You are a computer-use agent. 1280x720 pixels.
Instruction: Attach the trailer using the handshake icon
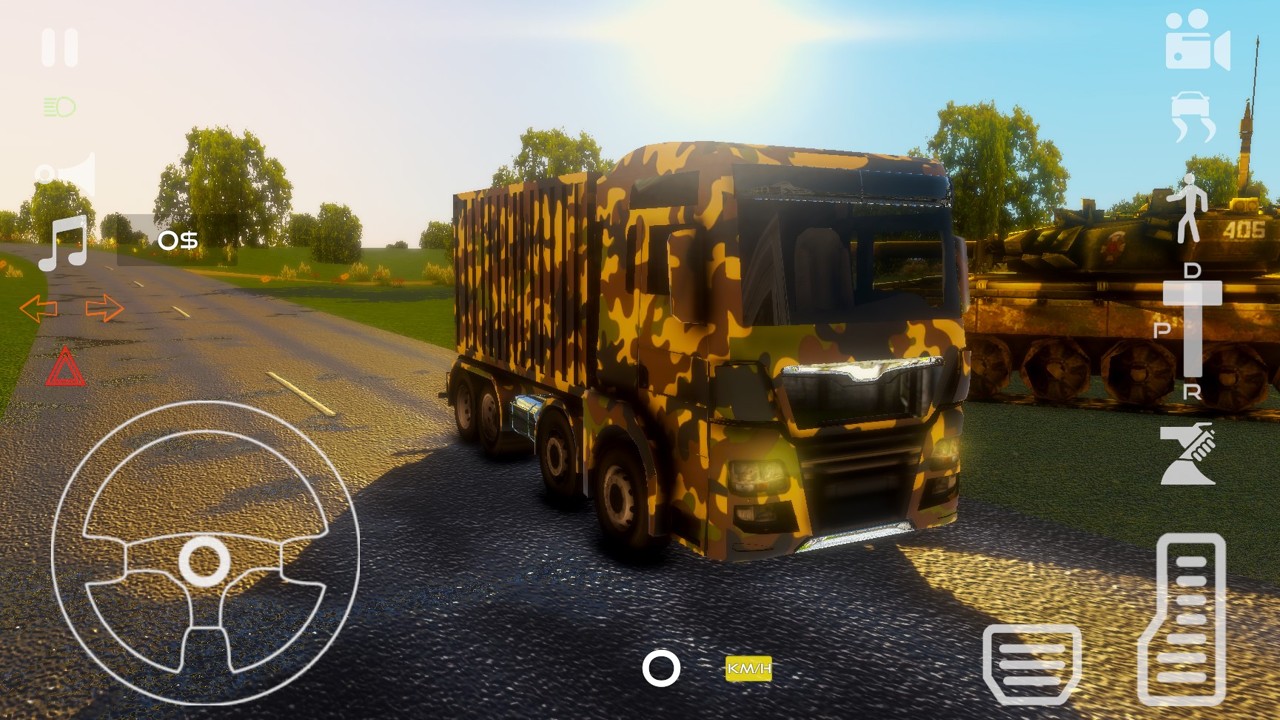pos(1185,455)
